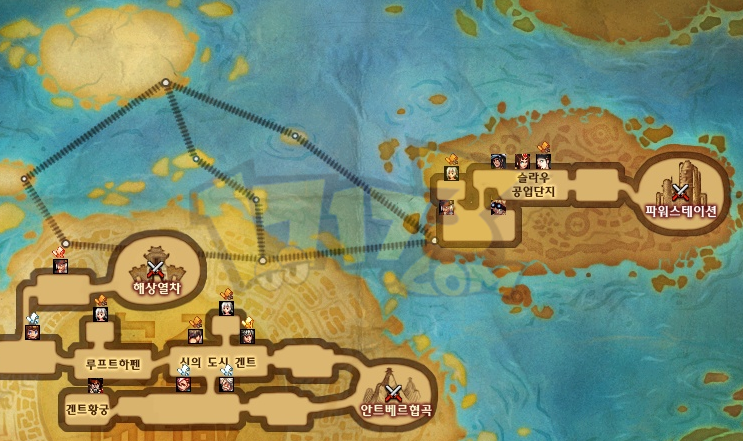
Task: Select the 해상열차 dungeon marker
Action: click(155, 267)
